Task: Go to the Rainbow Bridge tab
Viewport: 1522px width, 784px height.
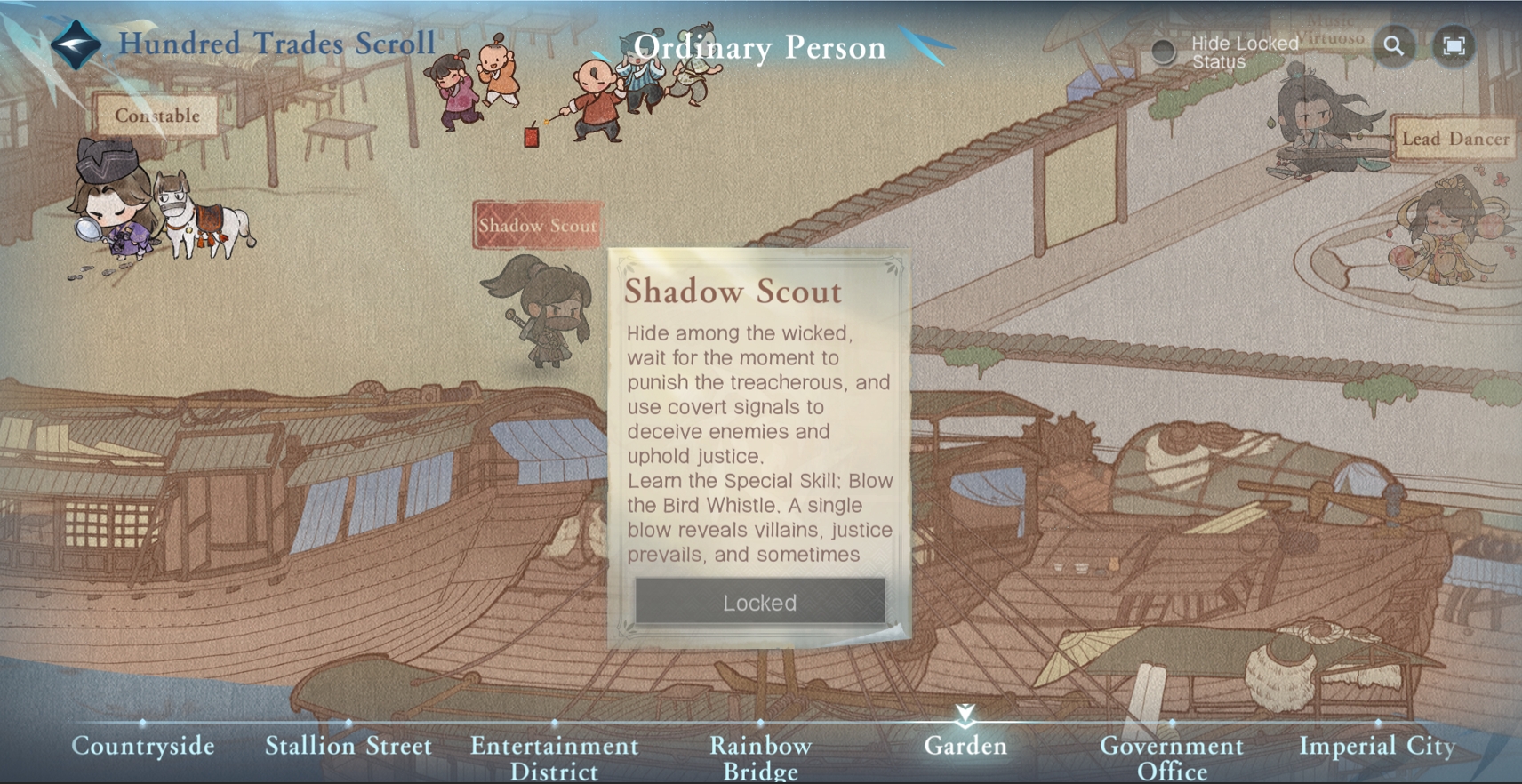Action: pyautogui.click(x=760, y=756)
